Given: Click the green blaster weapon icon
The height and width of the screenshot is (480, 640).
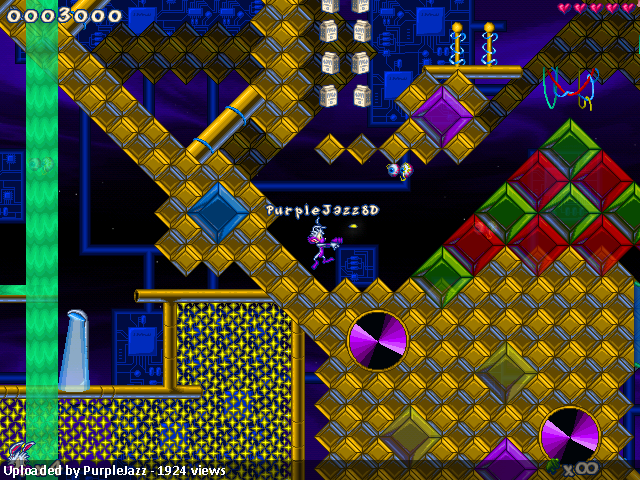Looking at the screenshot, I should pyautogui.click(x=552, y=466).
